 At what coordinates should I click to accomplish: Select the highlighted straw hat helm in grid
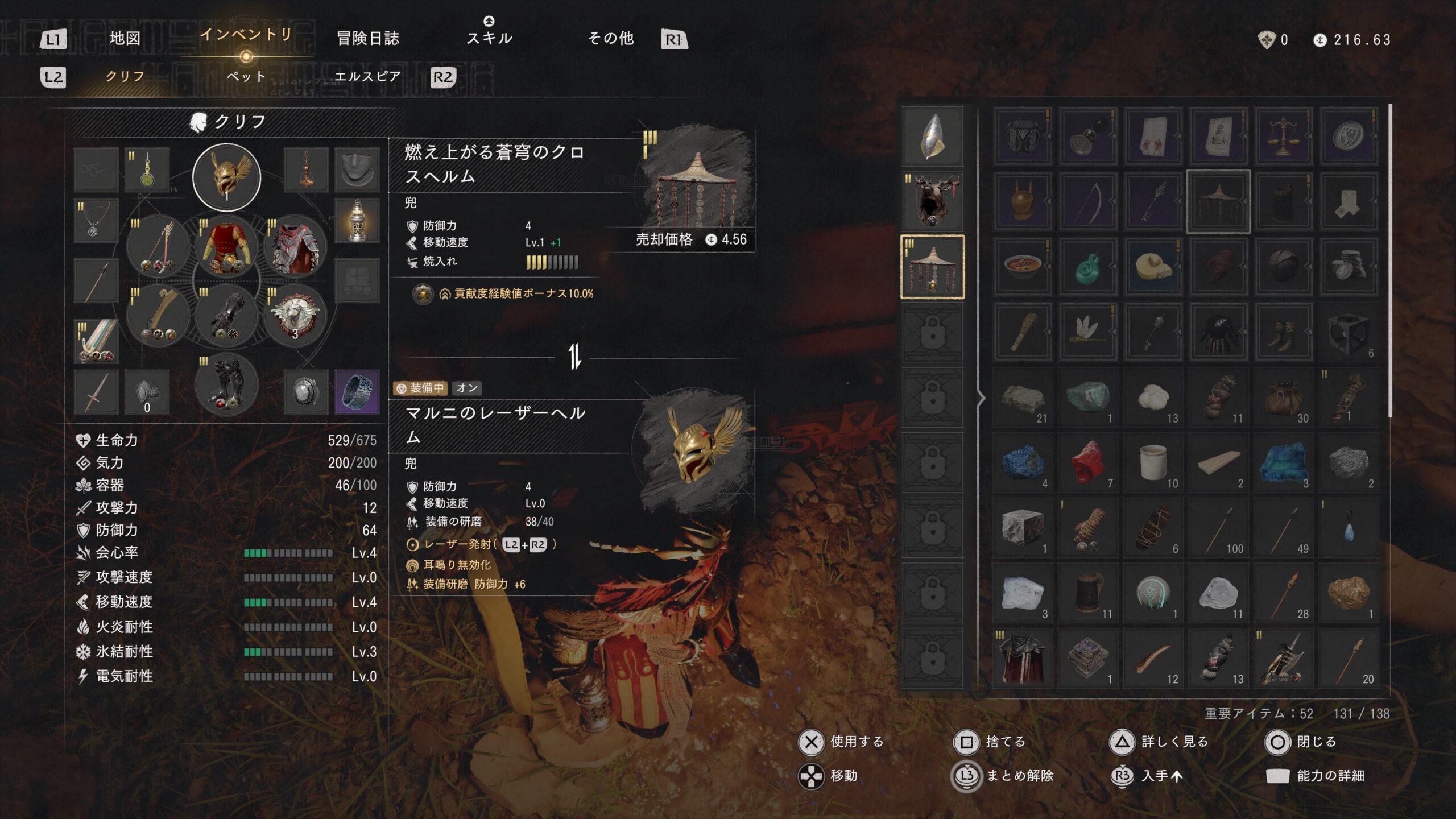click(1218, 201)
